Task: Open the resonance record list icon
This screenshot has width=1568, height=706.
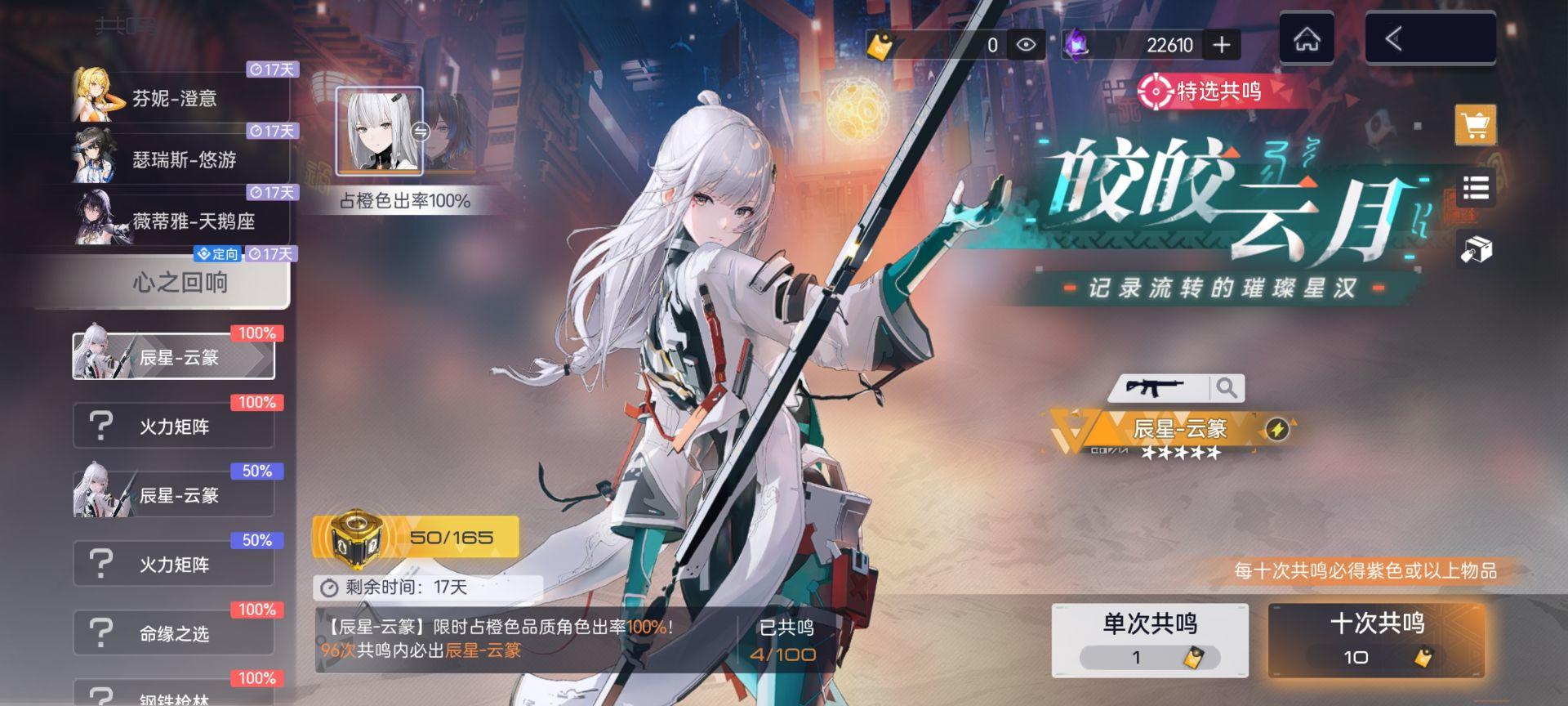Action: click(x=1477, y=190)
